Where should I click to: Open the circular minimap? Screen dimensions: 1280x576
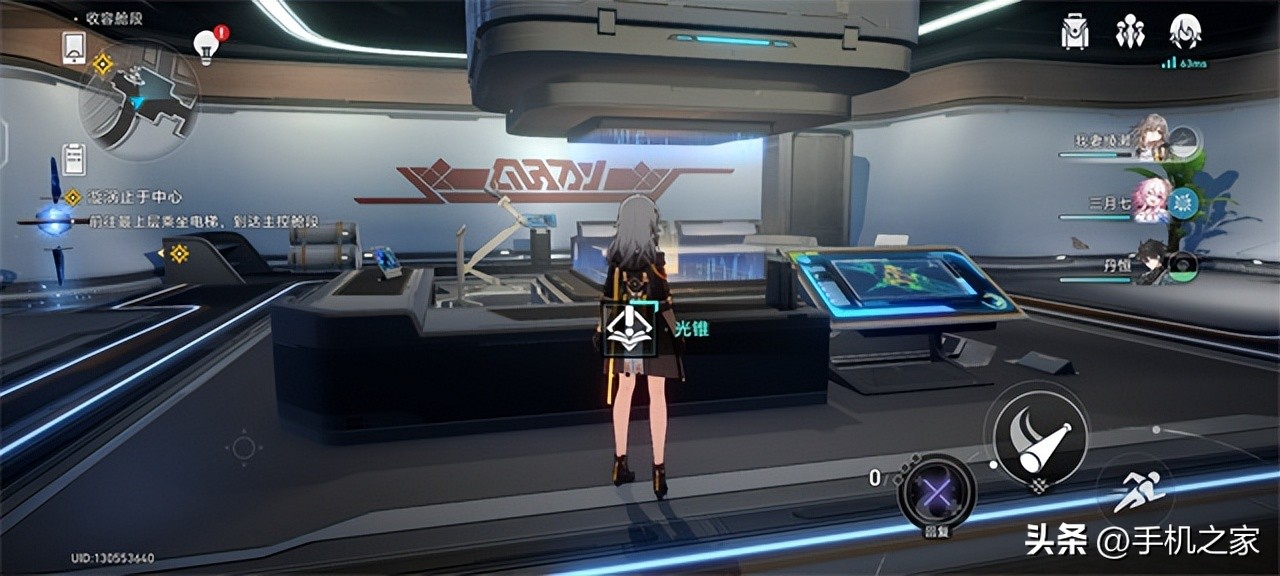[x=140, y=100]
